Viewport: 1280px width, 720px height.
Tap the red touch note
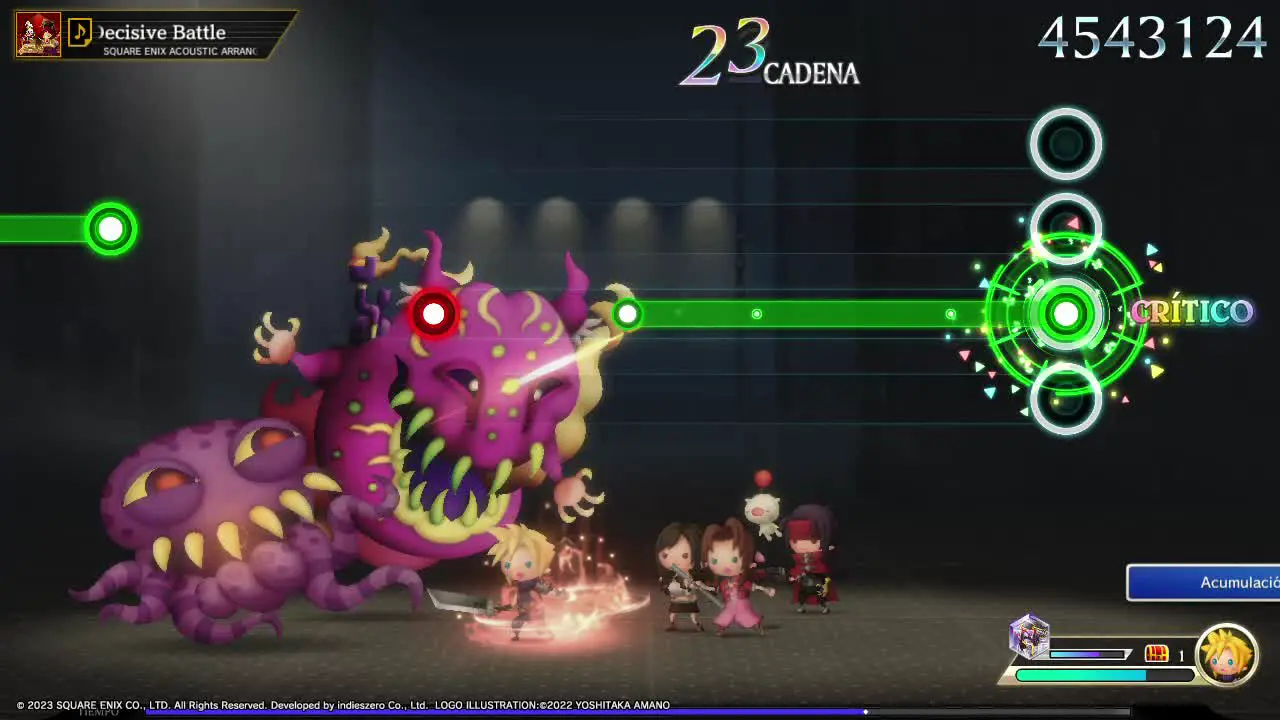point(433,314)
